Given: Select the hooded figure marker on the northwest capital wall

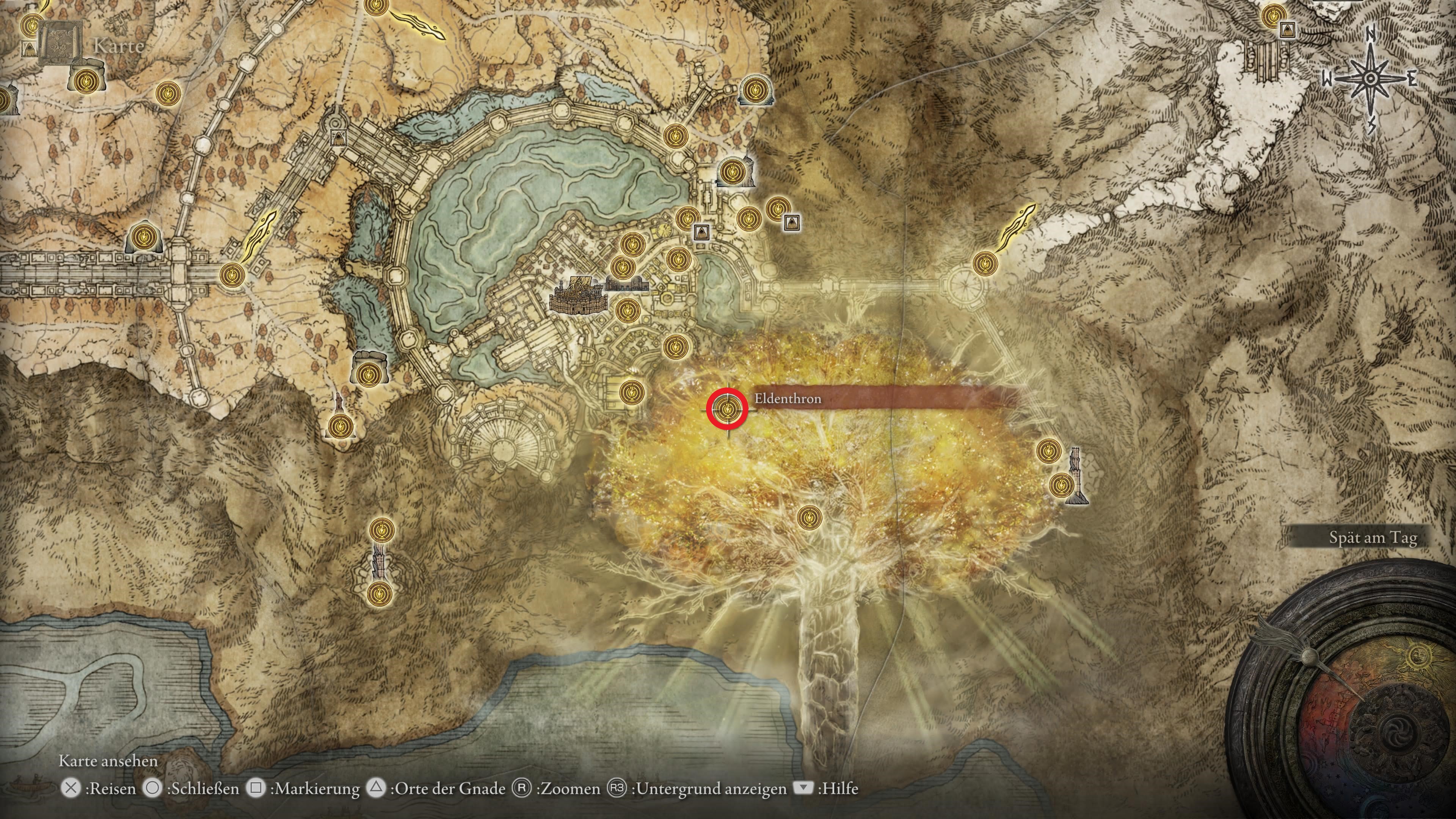Looking at the screenshot, I should [339, 138].
